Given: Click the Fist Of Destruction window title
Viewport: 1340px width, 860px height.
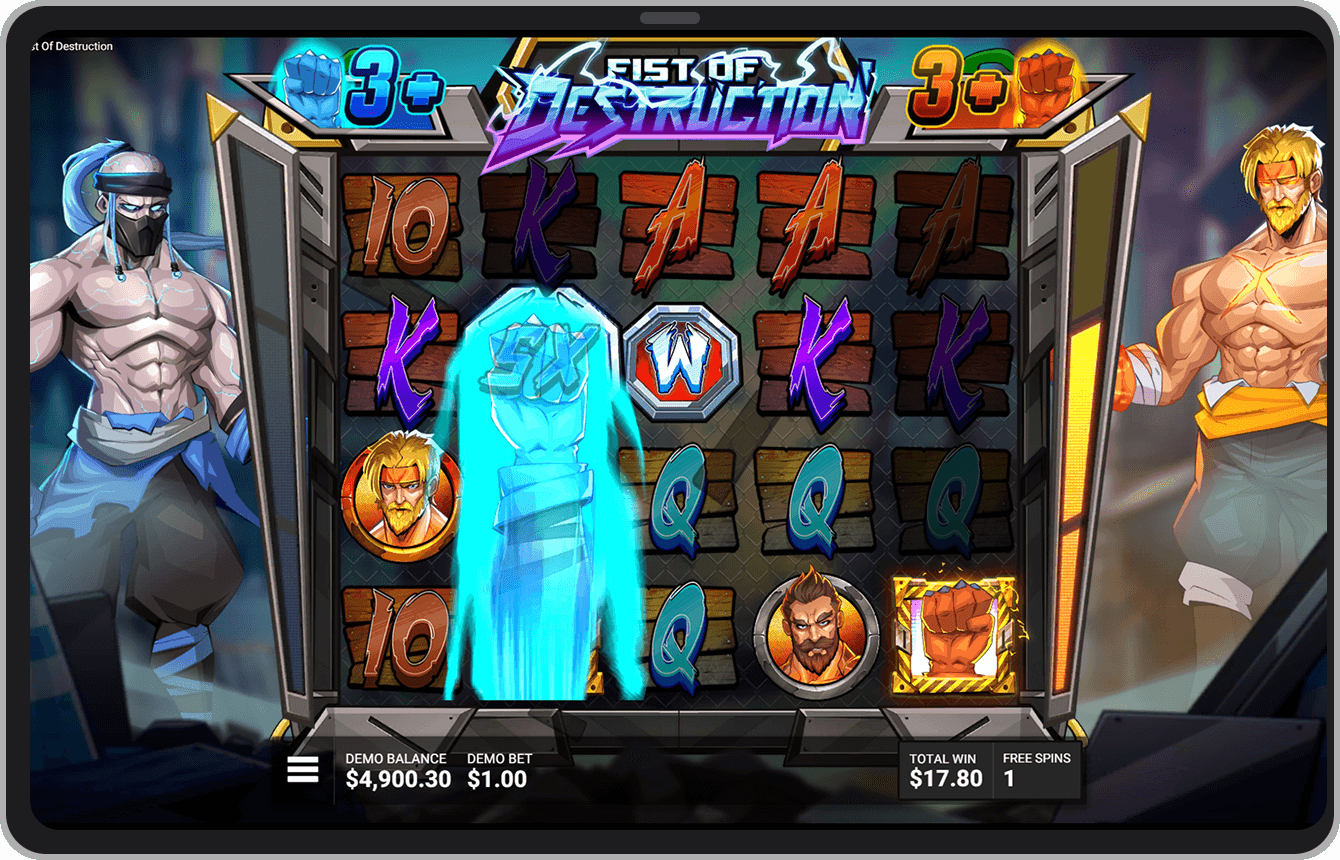Looking at the screenshot, I should 70,46.
